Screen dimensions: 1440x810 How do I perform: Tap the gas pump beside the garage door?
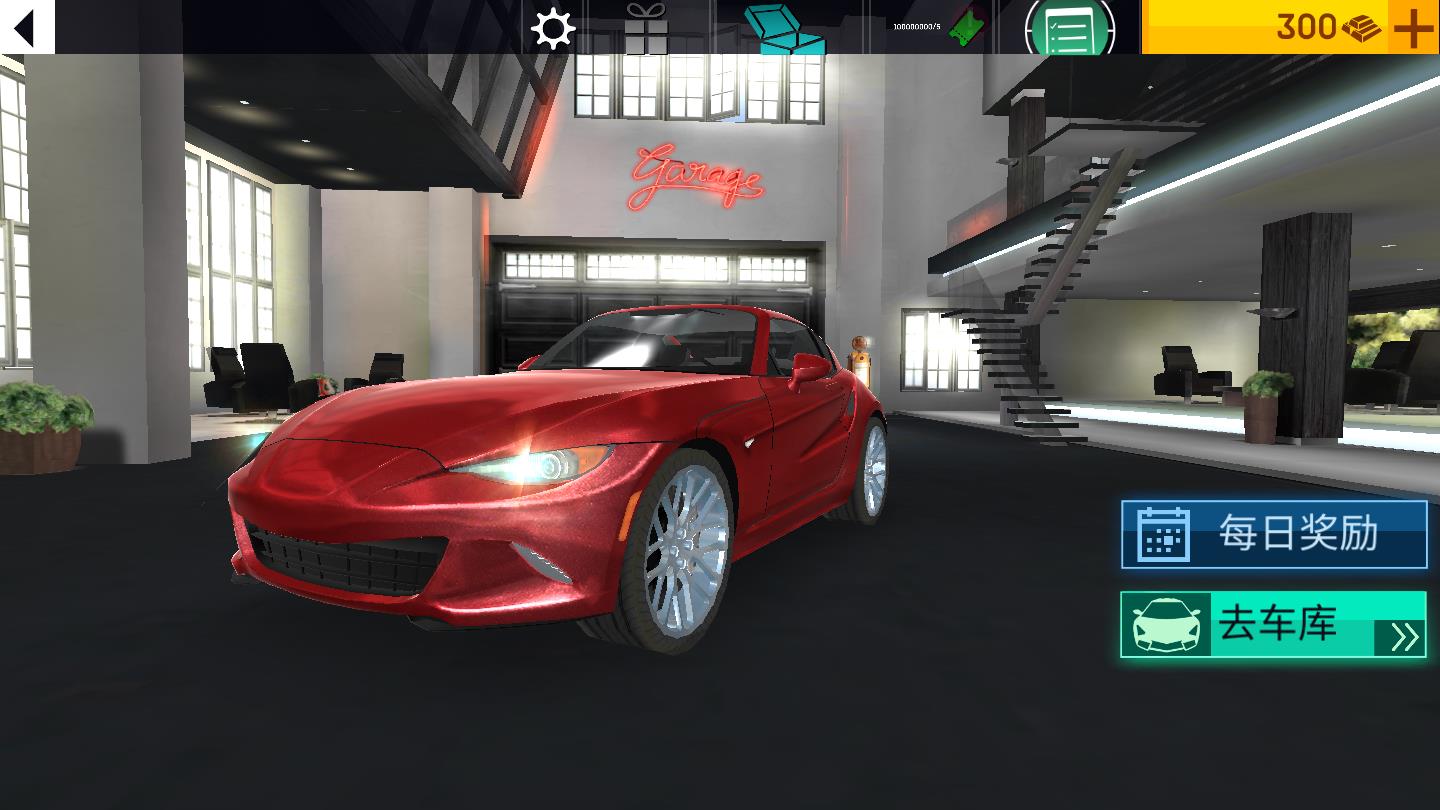[x=858, y=360]
